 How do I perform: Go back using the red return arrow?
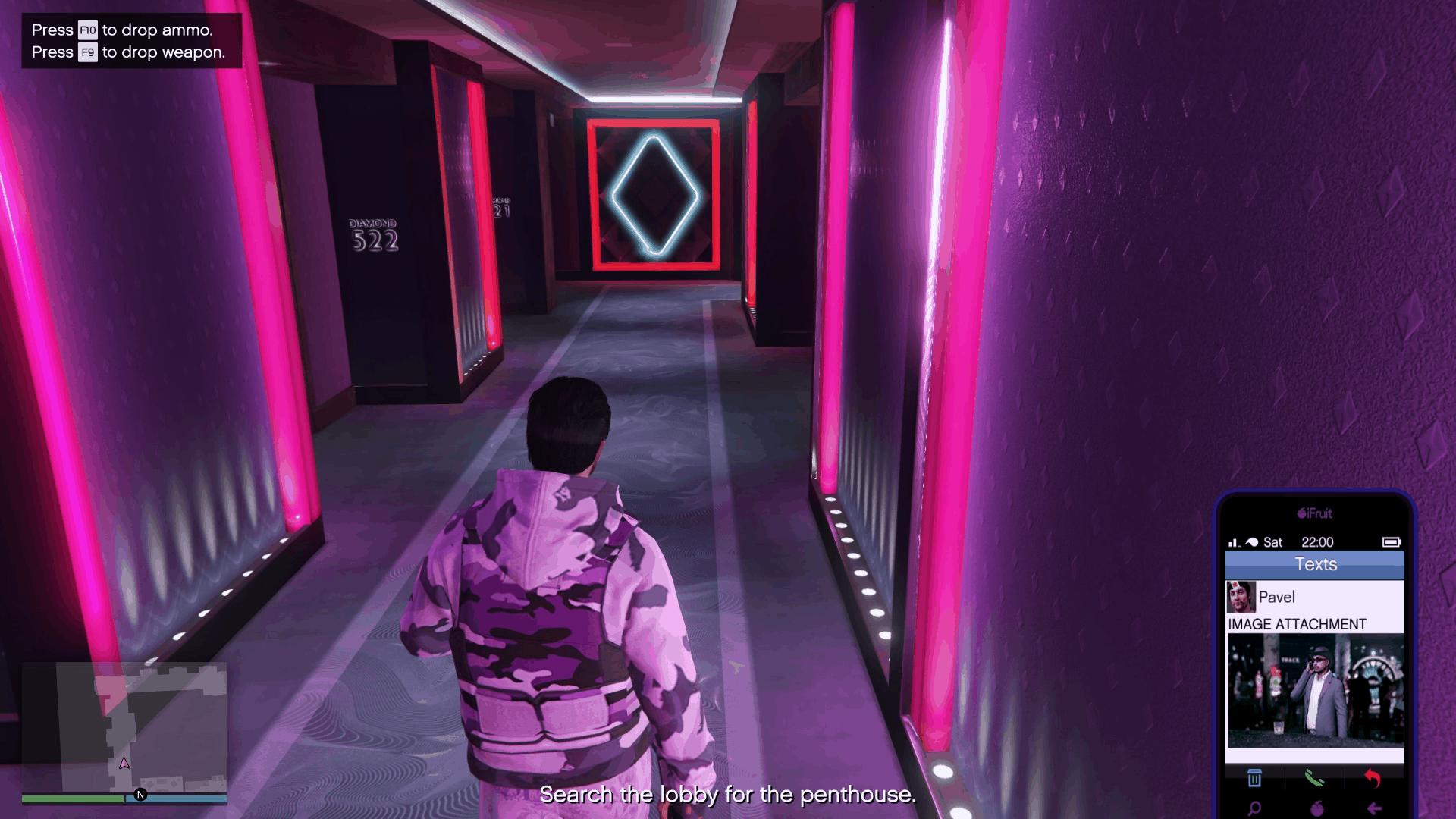(x=1373, y=778)
